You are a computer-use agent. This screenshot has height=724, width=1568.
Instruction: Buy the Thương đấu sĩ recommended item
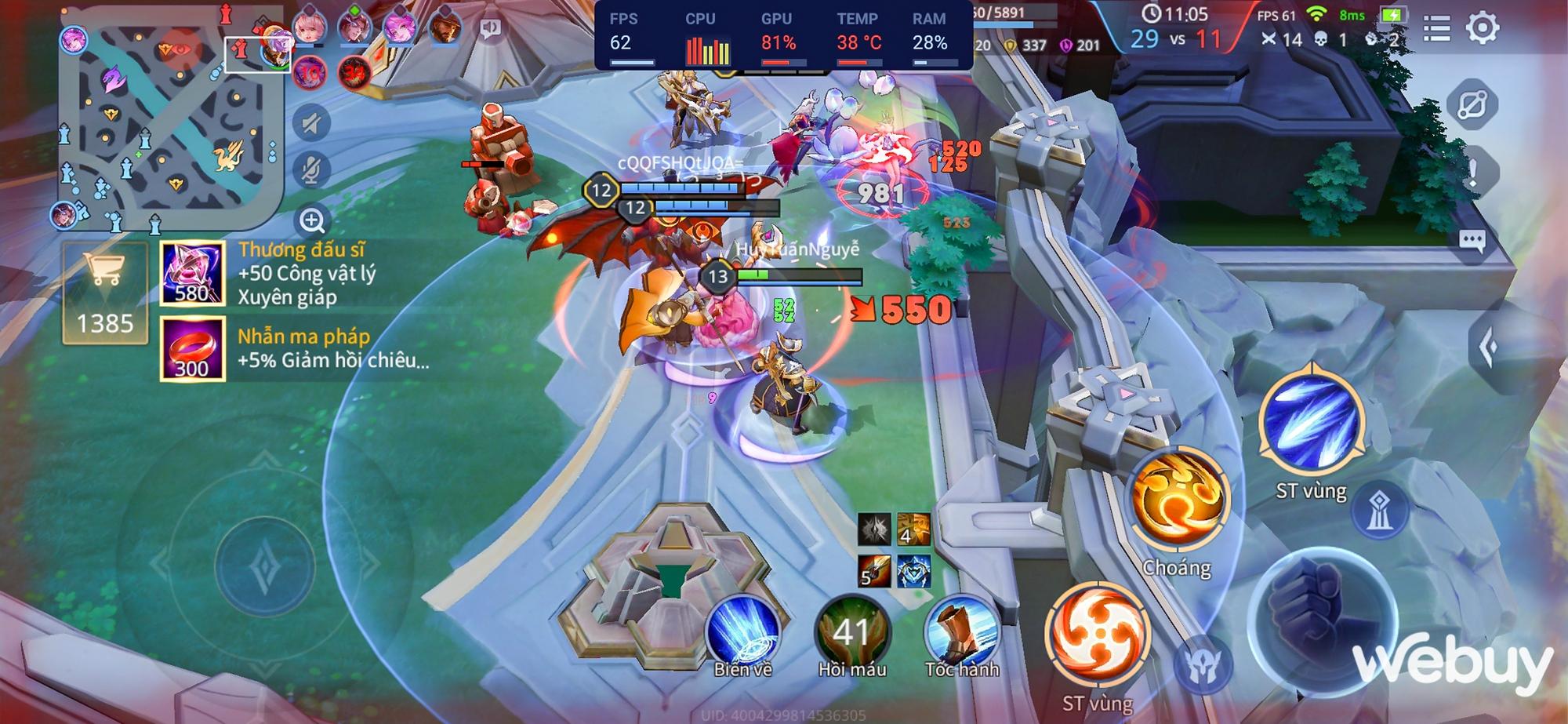click(193, 273)
